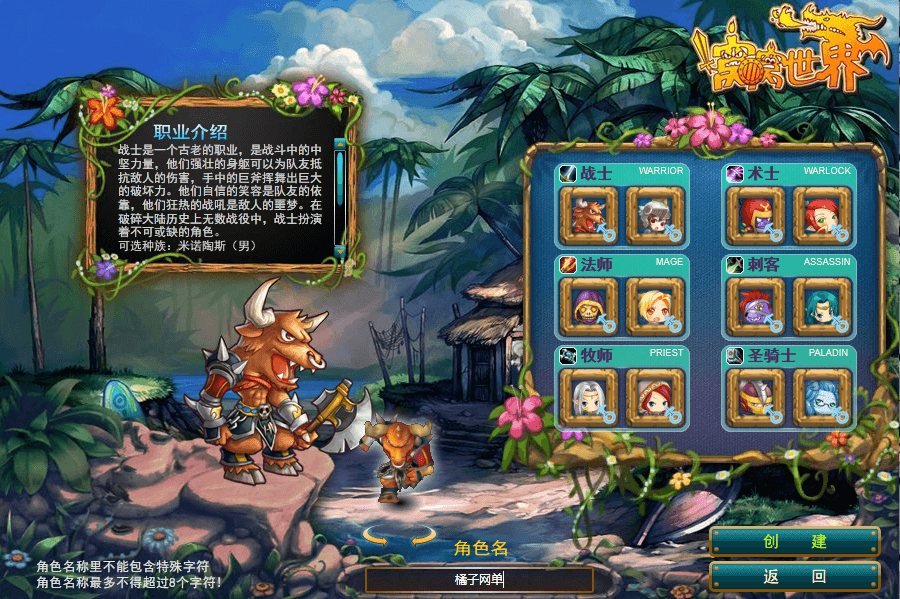Screen dimensions: 900x599
Task: Rotate character with the left curved arrow
Action: [x=376, y=537]
